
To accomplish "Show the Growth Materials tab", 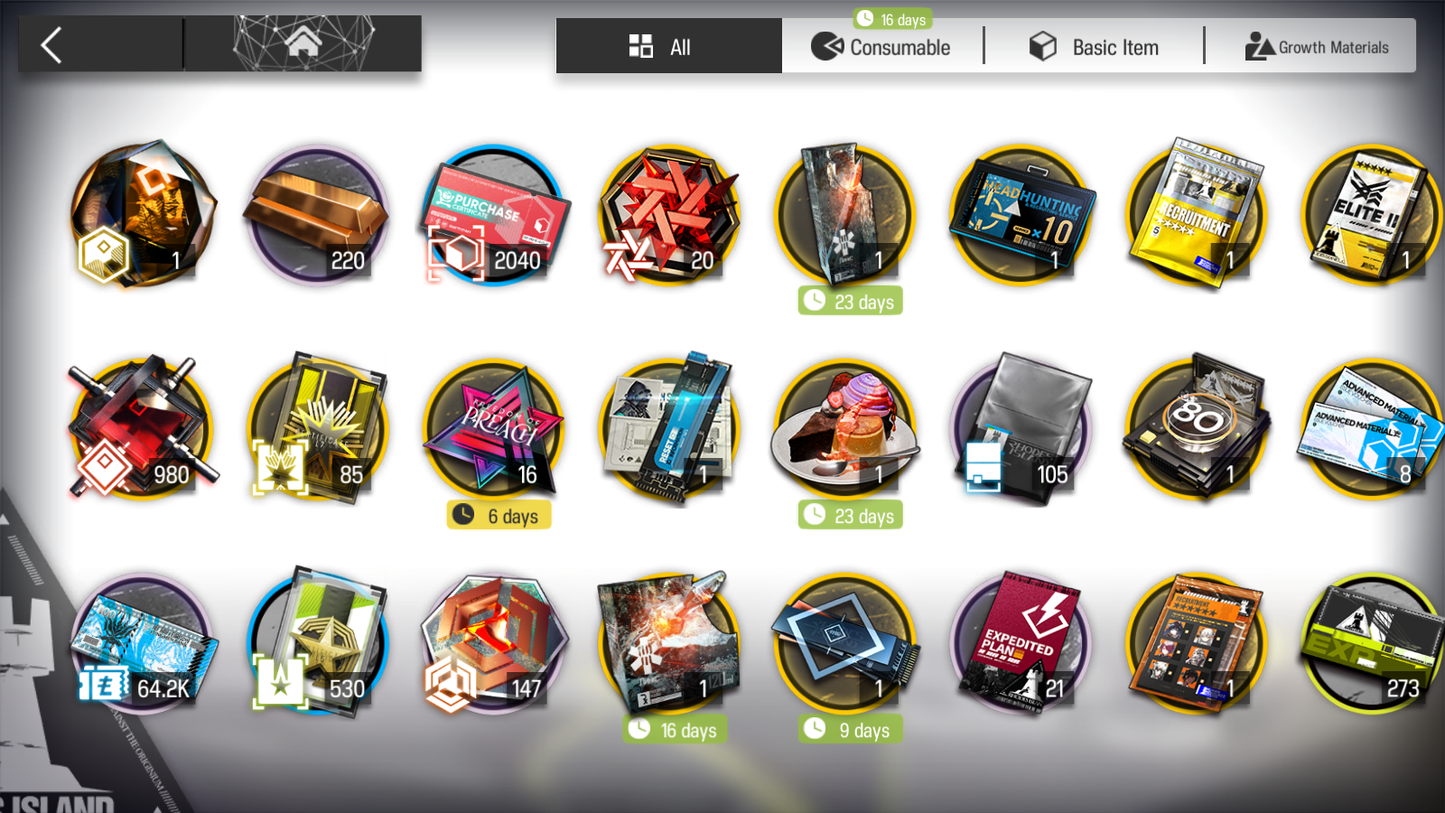I will (x=1315, y=47).
